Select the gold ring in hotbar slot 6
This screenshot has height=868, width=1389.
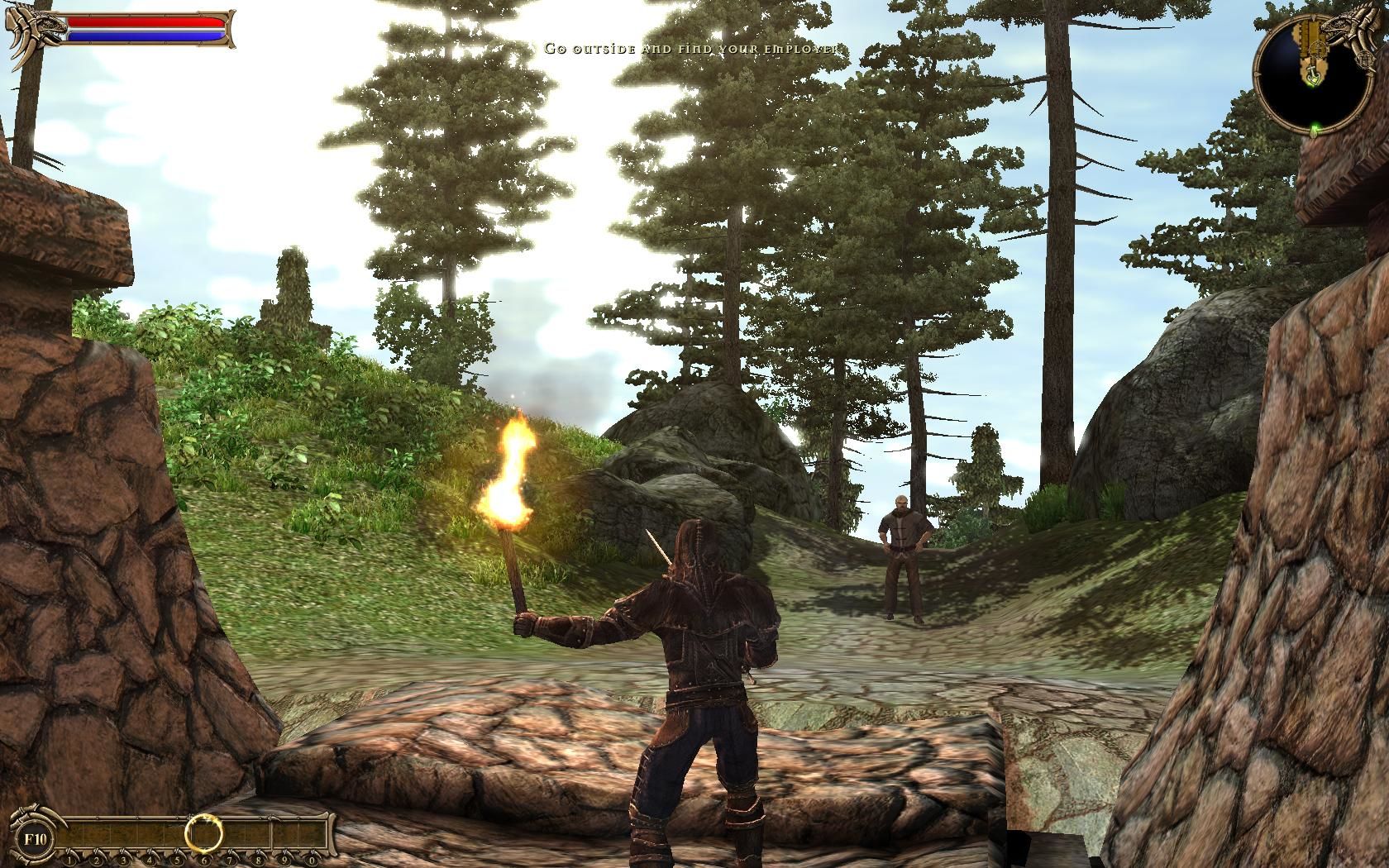[x=203, y=832]
